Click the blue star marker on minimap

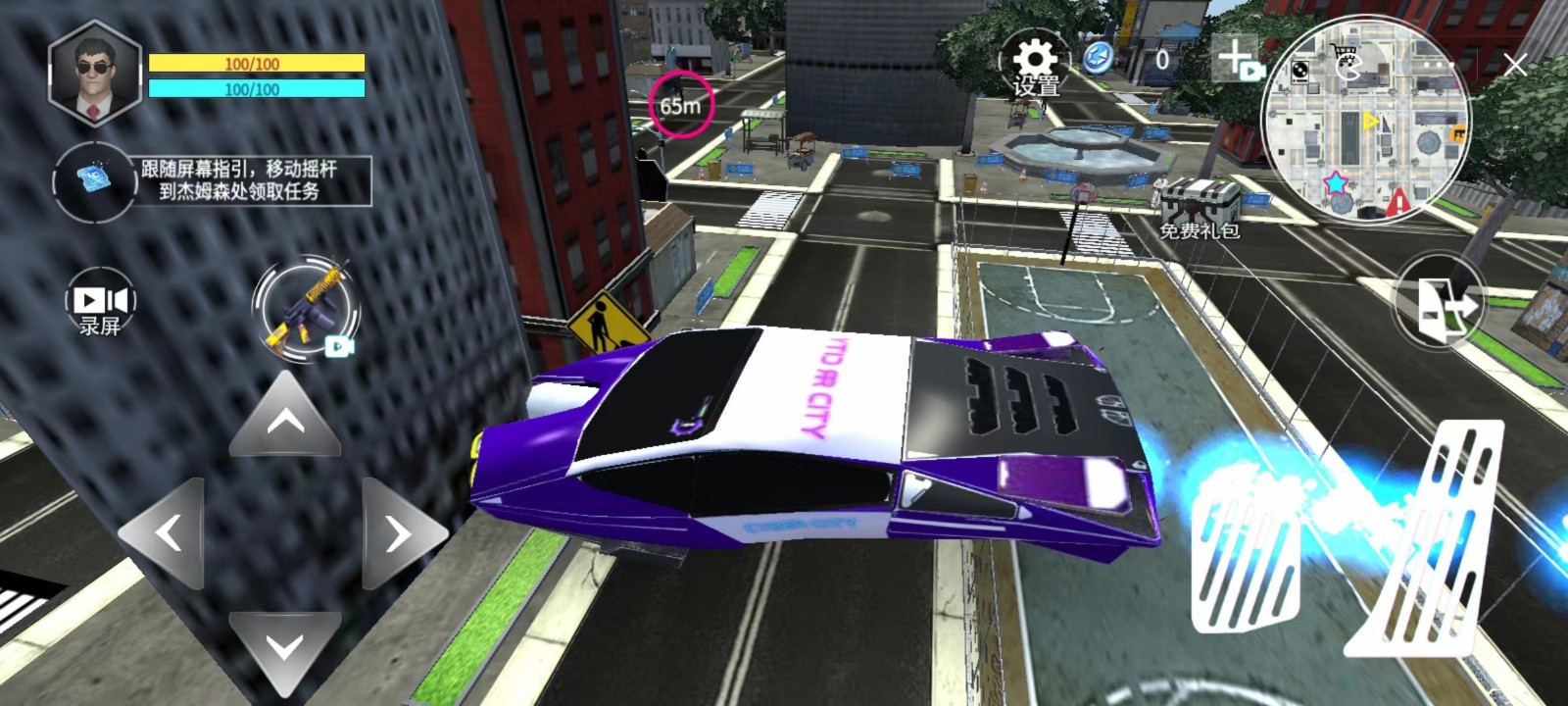pos(1336,182)
